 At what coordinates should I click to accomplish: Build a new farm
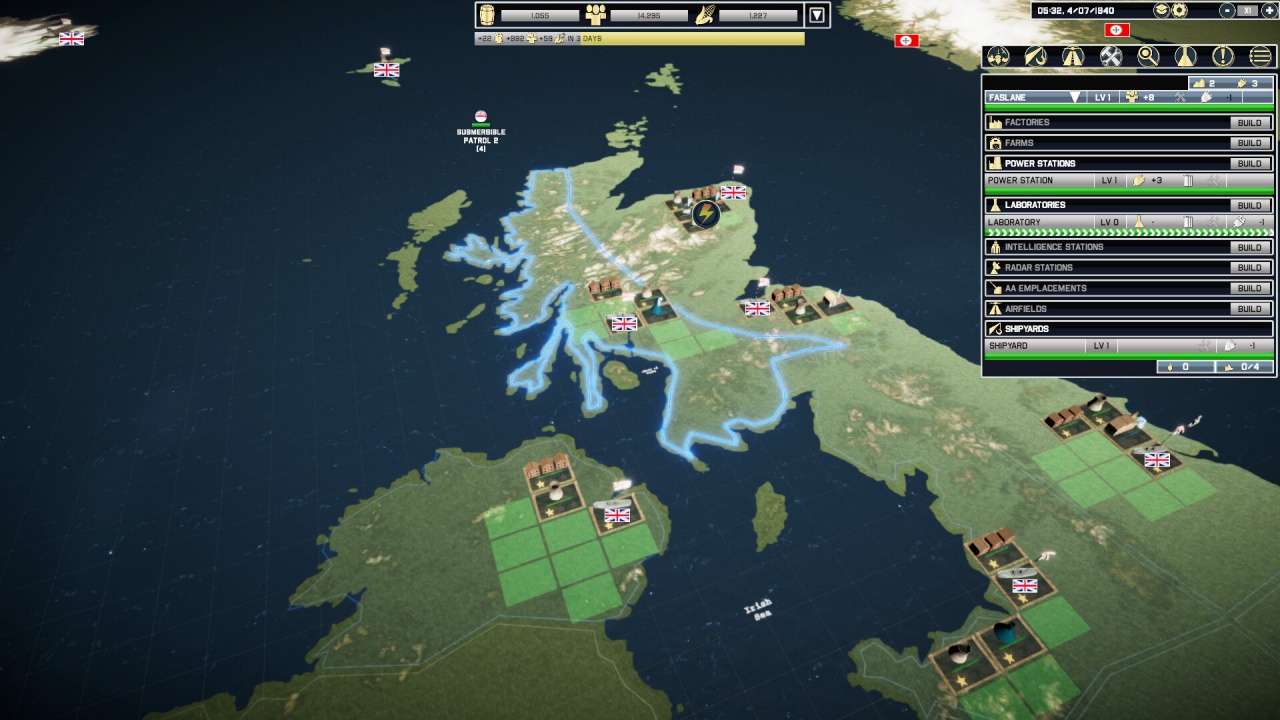(x=1250, y=143)
